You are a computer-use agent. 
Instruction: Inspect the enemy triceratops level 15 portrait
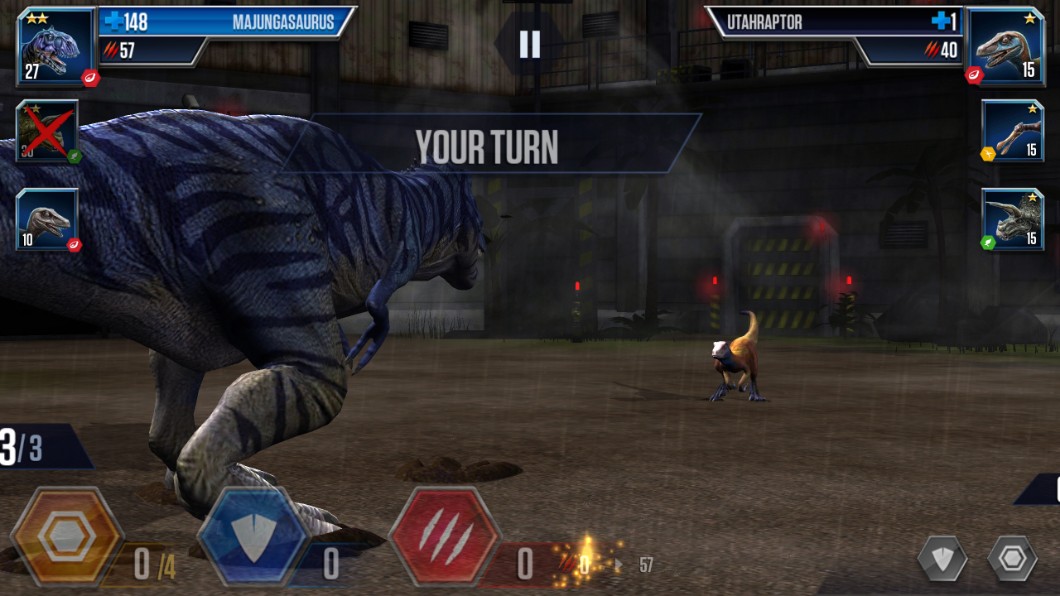point(1012,219)
